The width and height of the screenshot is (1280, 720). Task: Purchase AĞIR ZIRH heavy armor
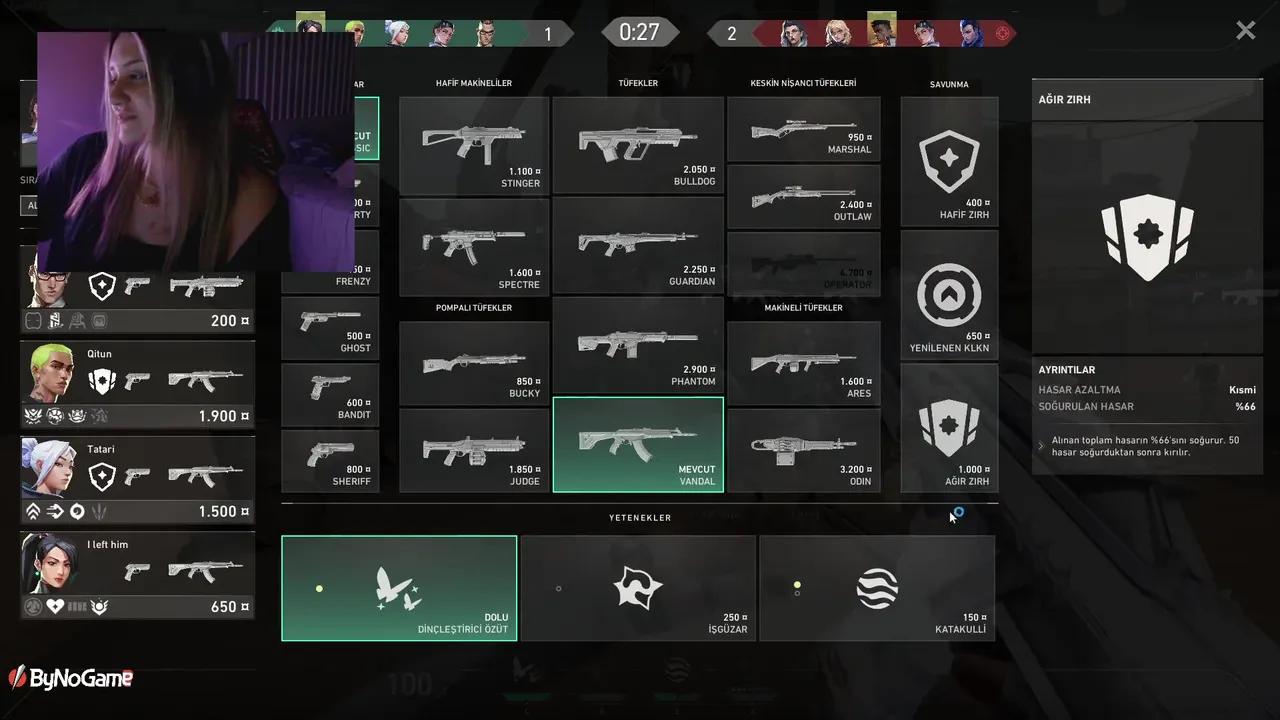(949, 428)
